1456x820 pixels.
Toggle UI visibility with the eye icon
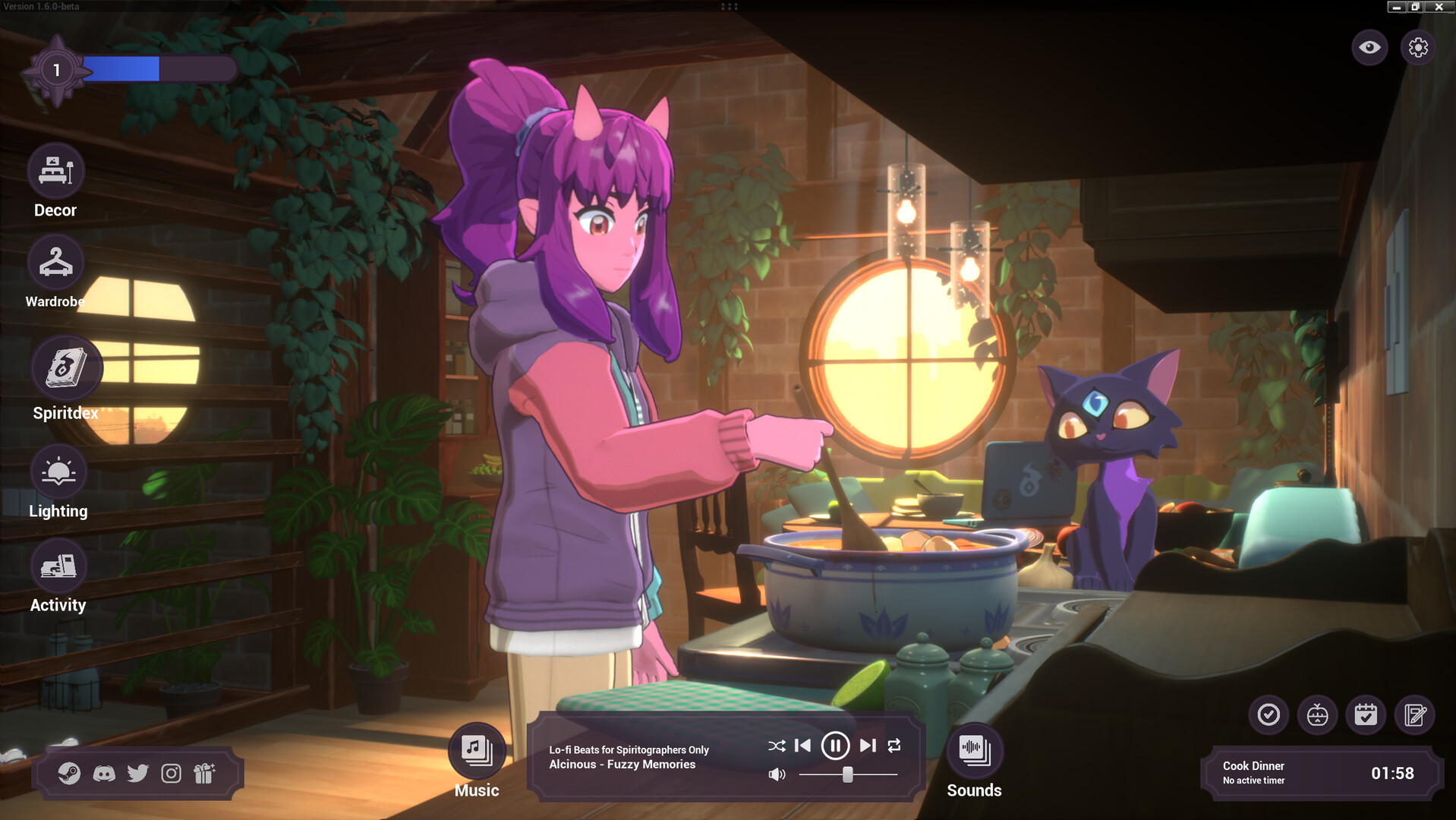pos(1369,47)
